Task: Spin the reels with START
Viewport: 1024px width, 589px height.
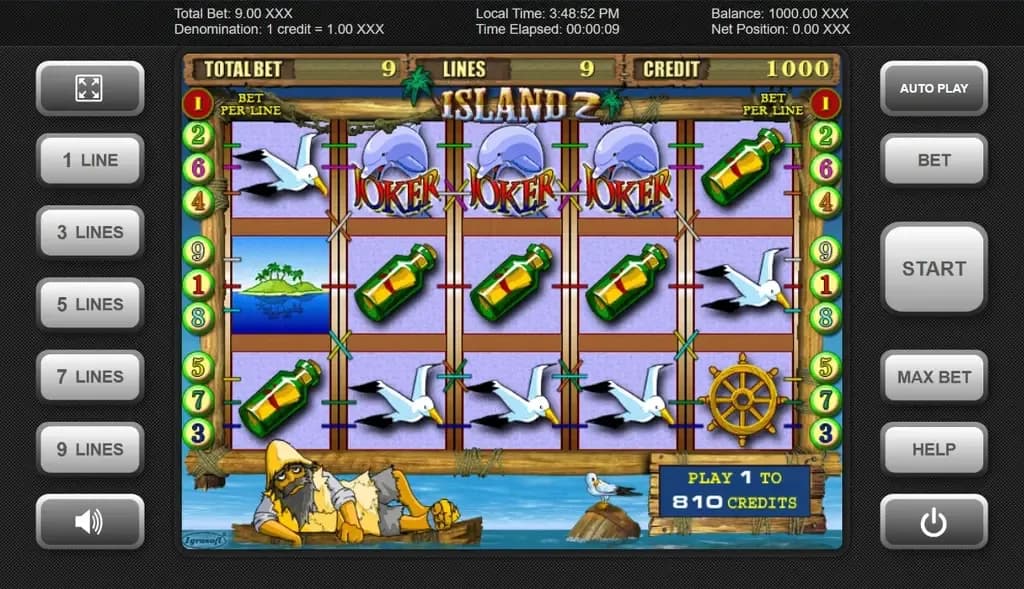Action: [x=933, y=268]
